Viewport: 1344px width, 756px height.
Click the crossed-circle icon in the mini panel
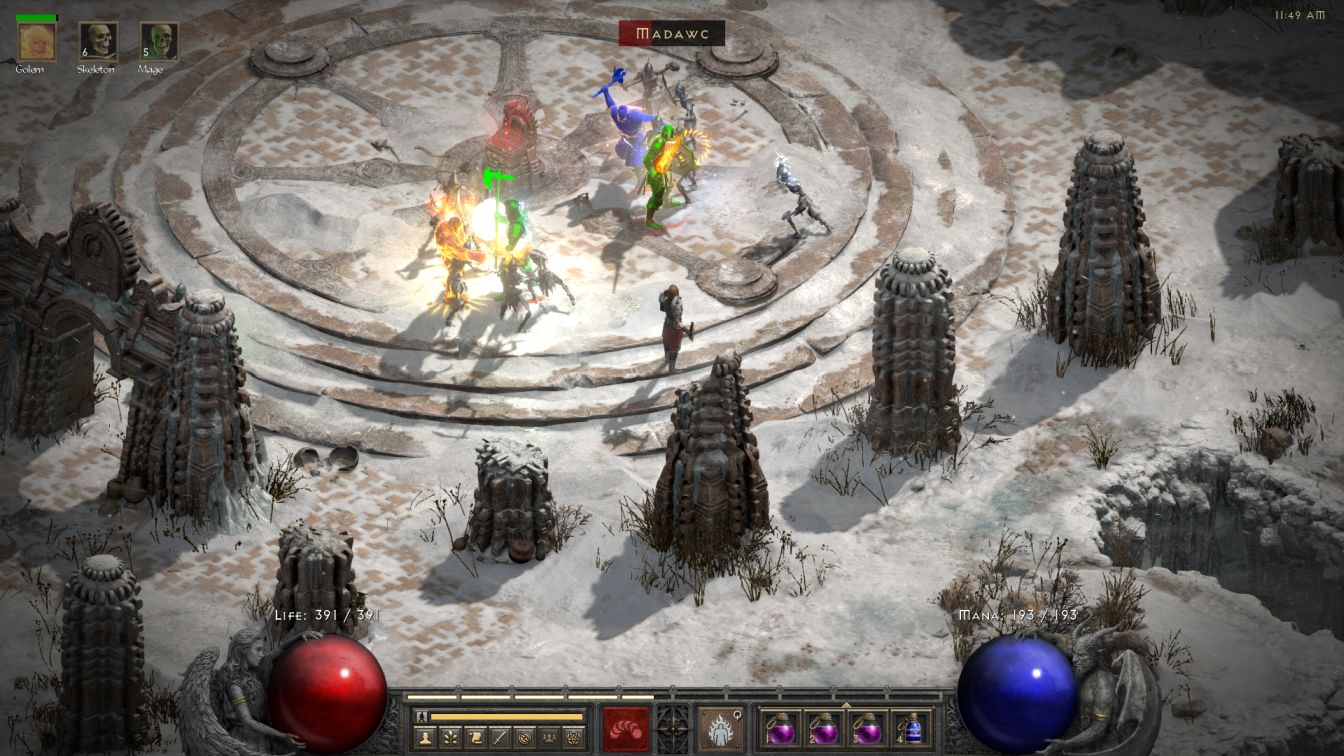(x=525, y=738)
